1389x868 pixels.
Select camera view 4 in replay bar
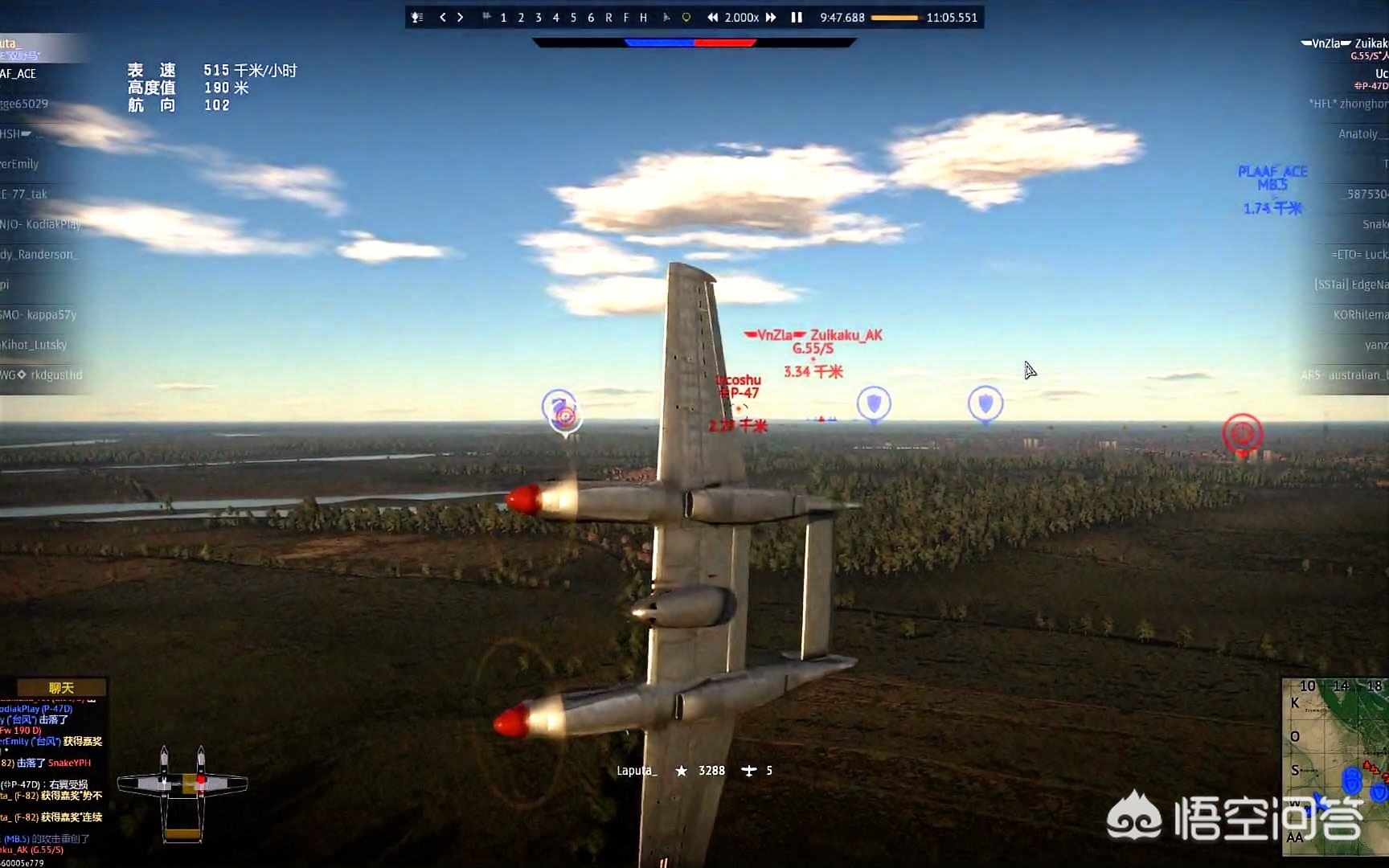pyautogui.click(x=555, y=17)
